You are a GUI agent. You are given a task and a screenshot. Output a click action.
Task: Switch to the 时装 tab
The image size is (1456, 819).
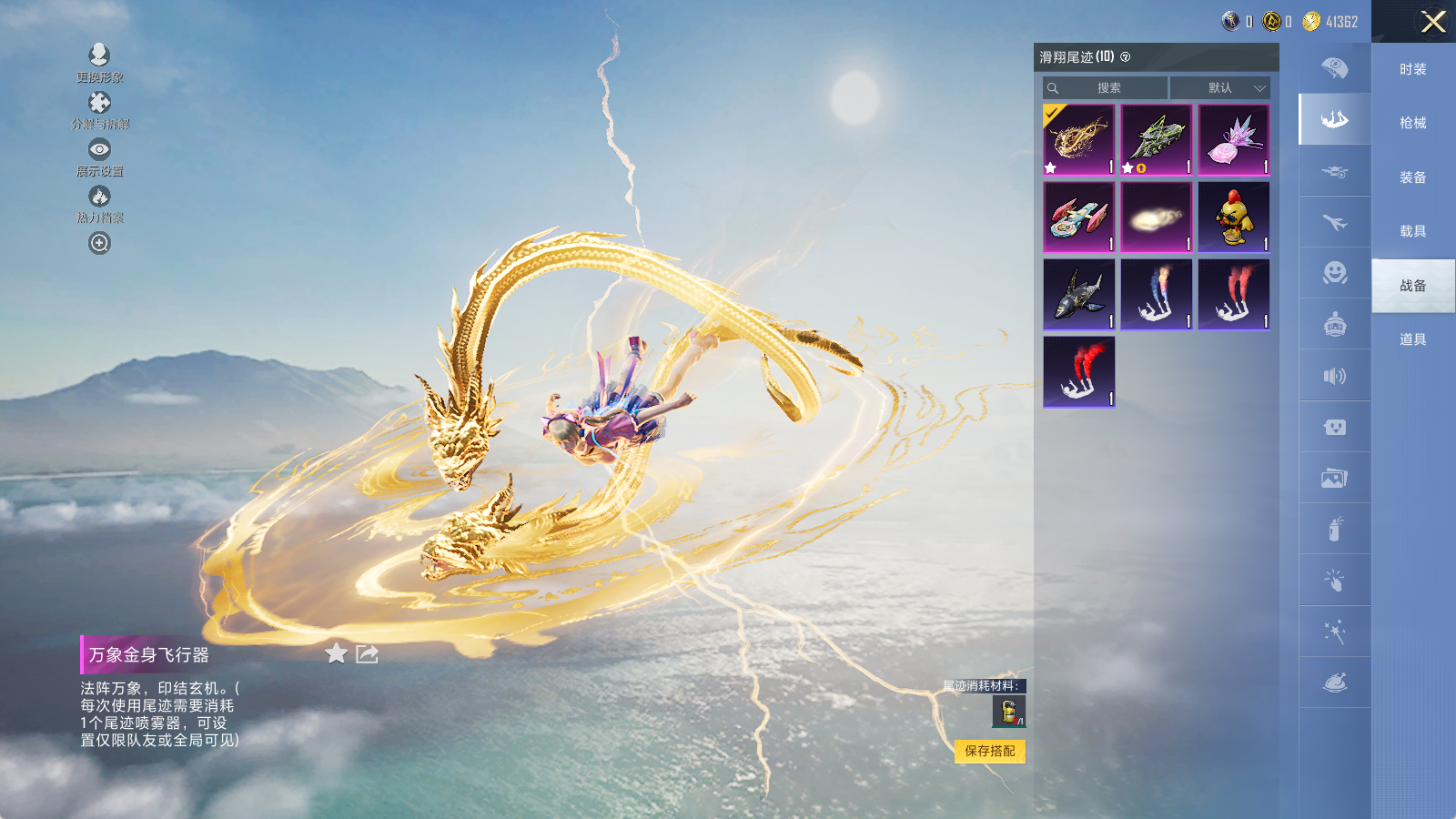click(x=1412, y=69)
